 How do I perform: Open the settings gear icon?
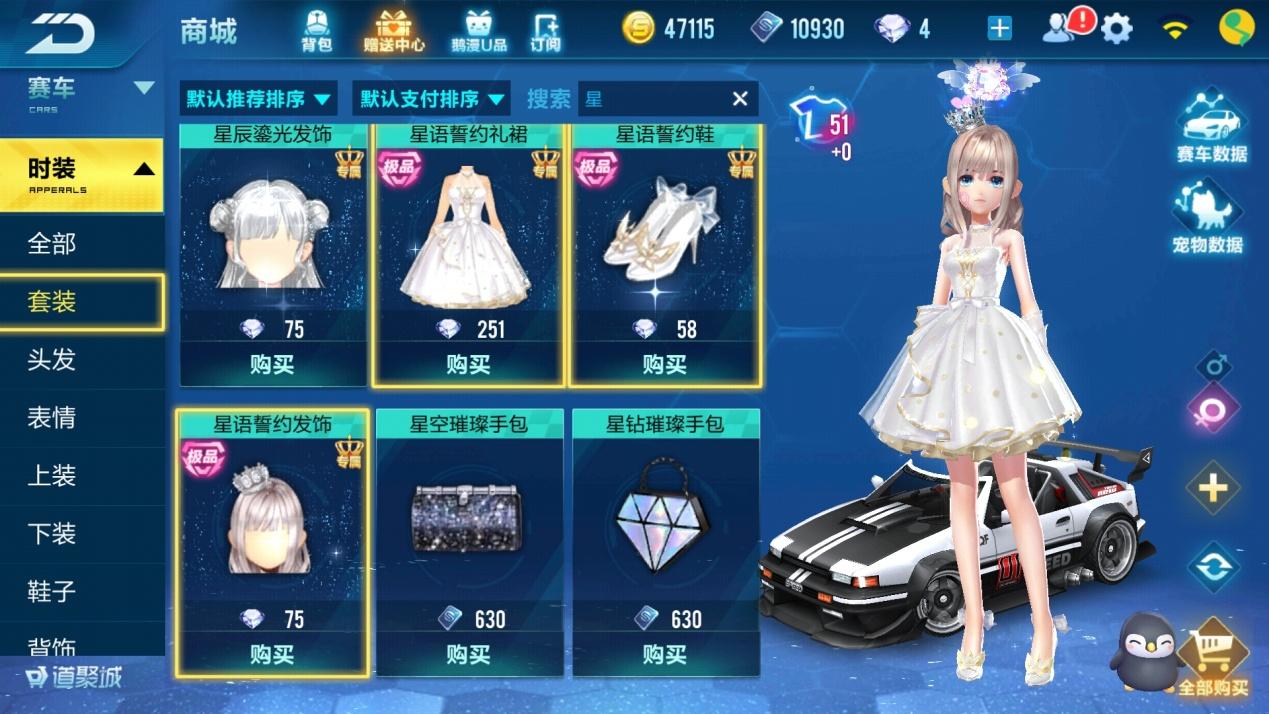point(1116,29)
